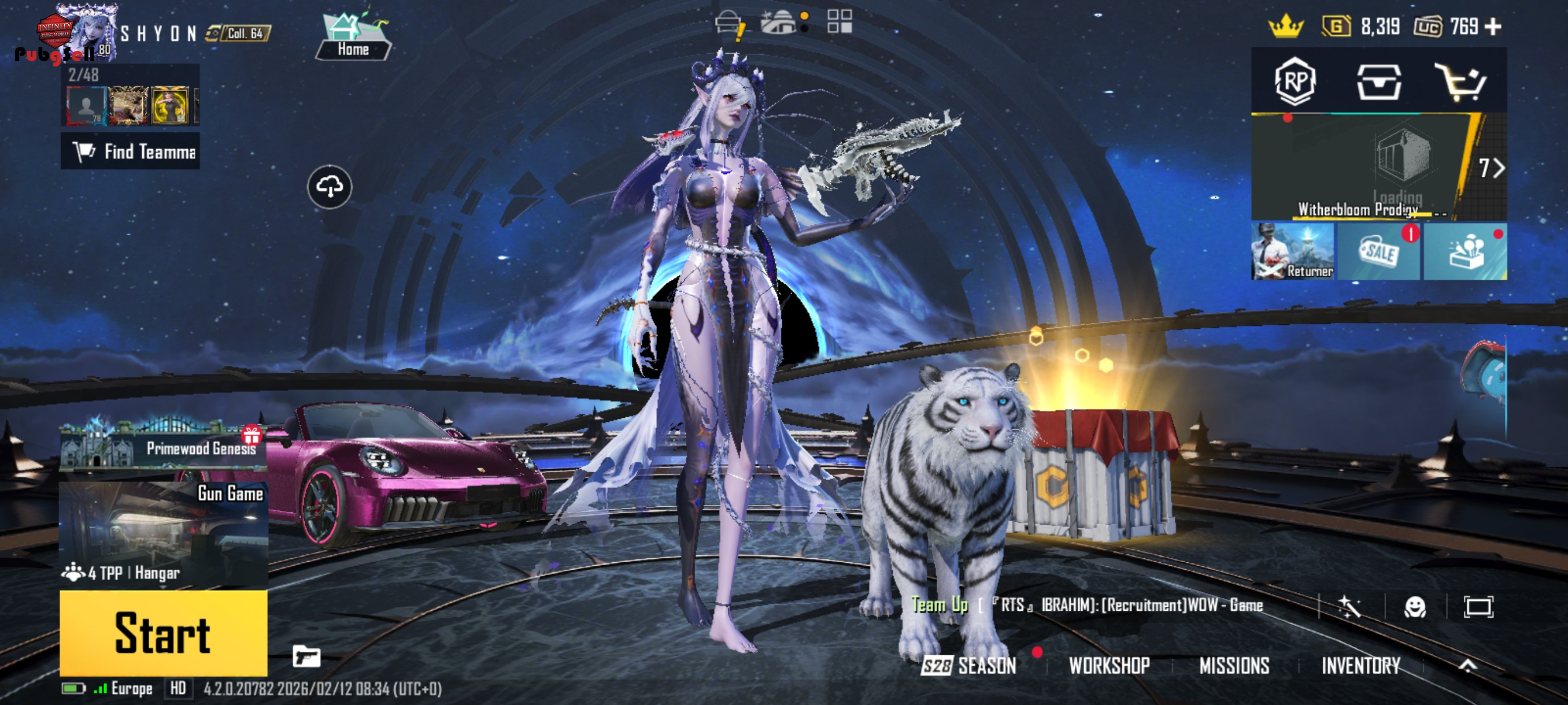The height and width of the screenshot is (705, 1568).
Task: Open the emote smiley icon
Action: coord(1415,606)
